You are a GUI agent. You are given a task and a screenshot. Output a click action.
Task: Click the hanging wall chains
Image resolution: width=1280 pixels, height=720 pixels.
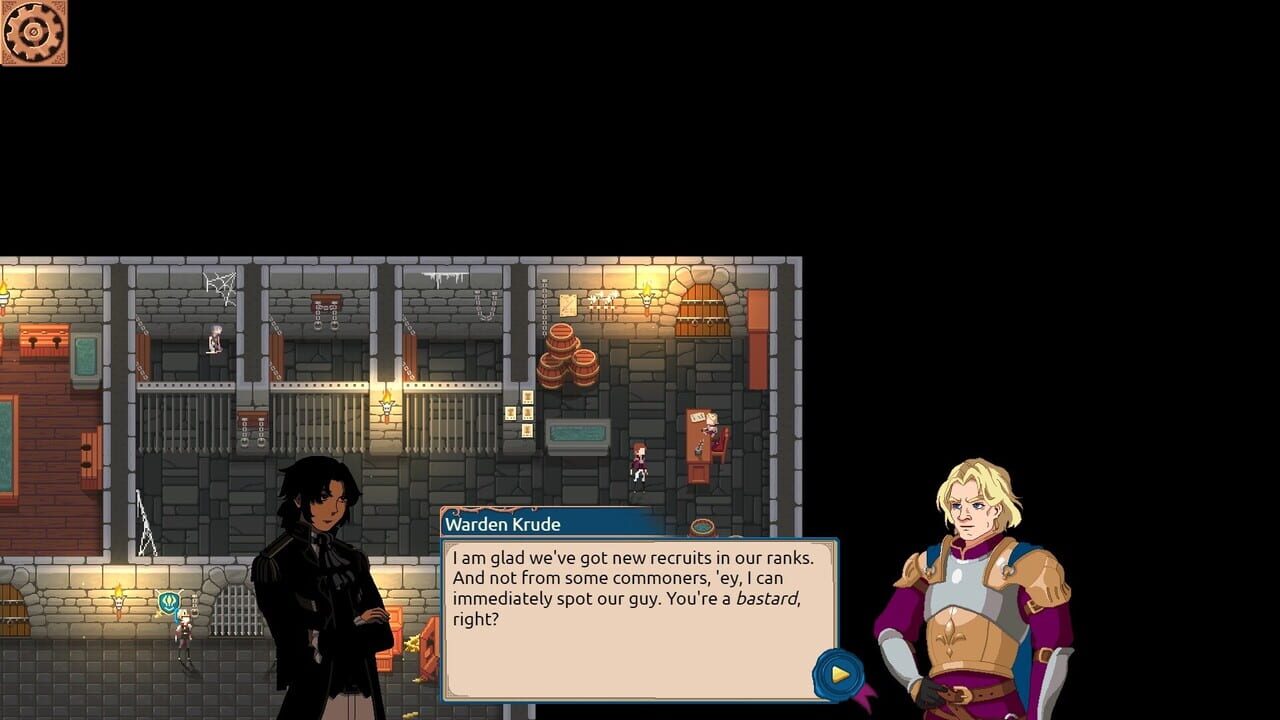[484, 306]
